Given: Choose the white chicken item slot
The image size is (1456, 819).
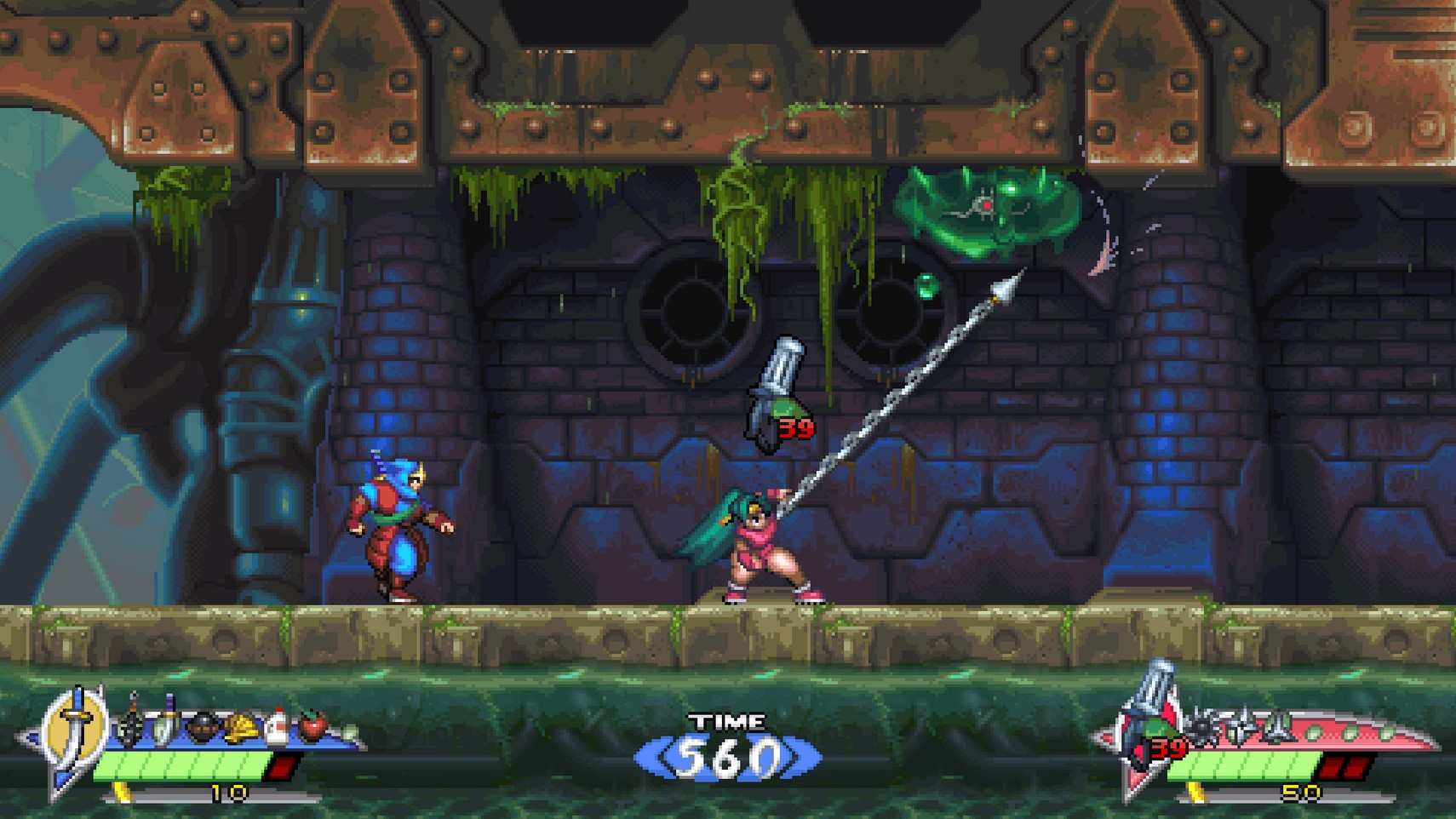Looking at the screenshot, I should click(x=277, y=727).
